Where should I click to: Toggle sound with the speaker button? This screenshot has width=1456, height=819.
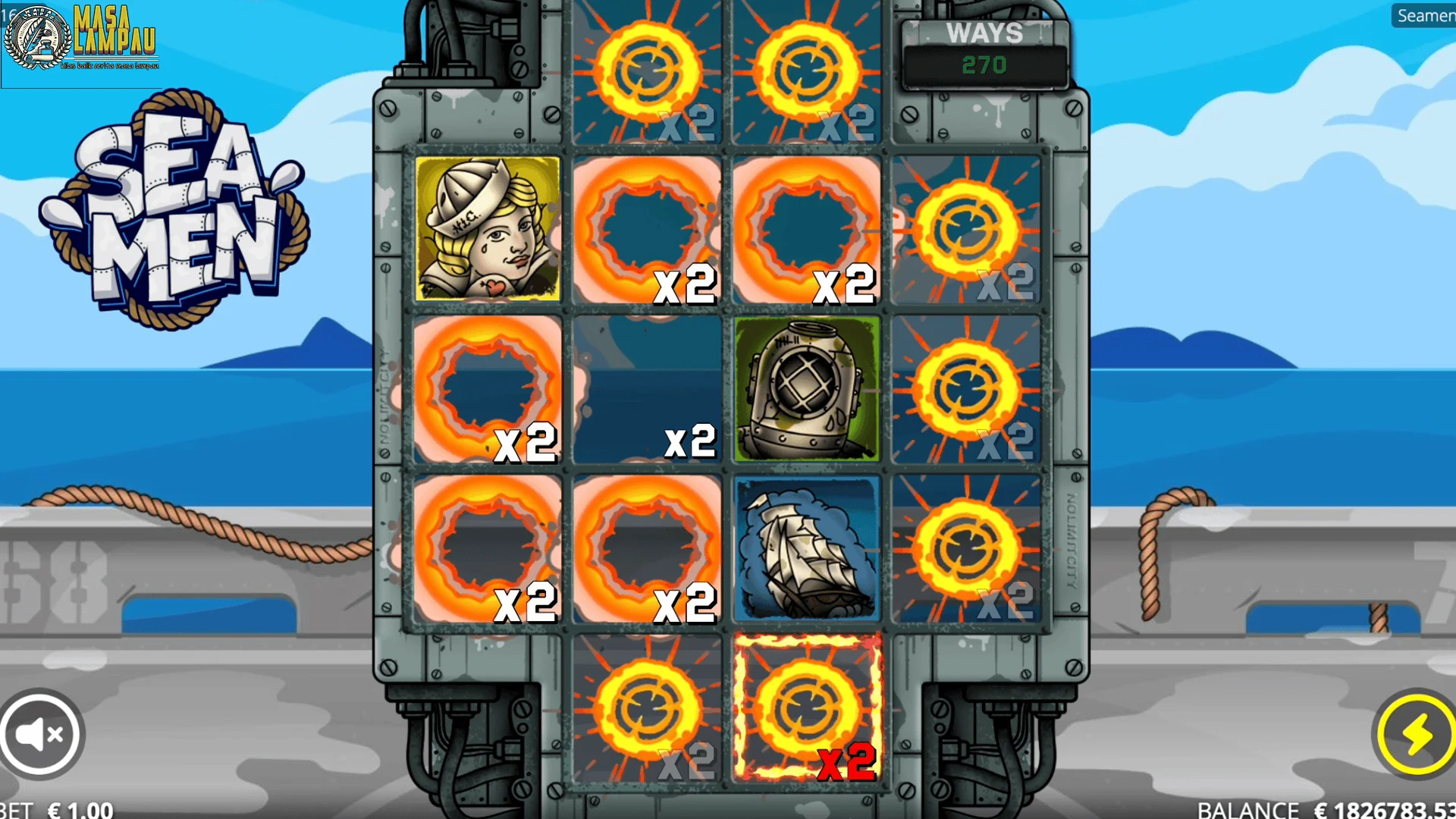pos(42,732)
